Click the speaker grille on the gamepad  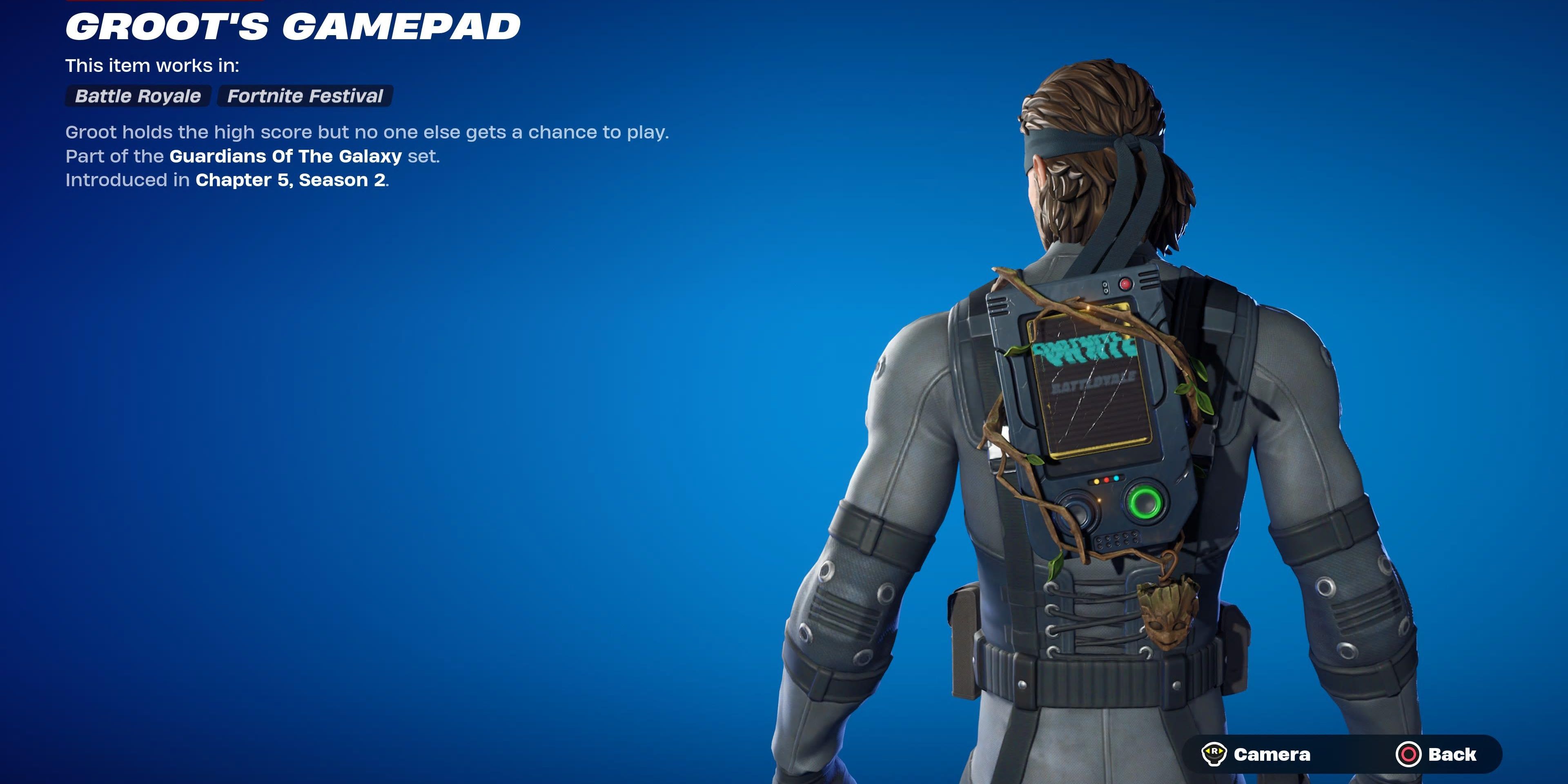1117,541
